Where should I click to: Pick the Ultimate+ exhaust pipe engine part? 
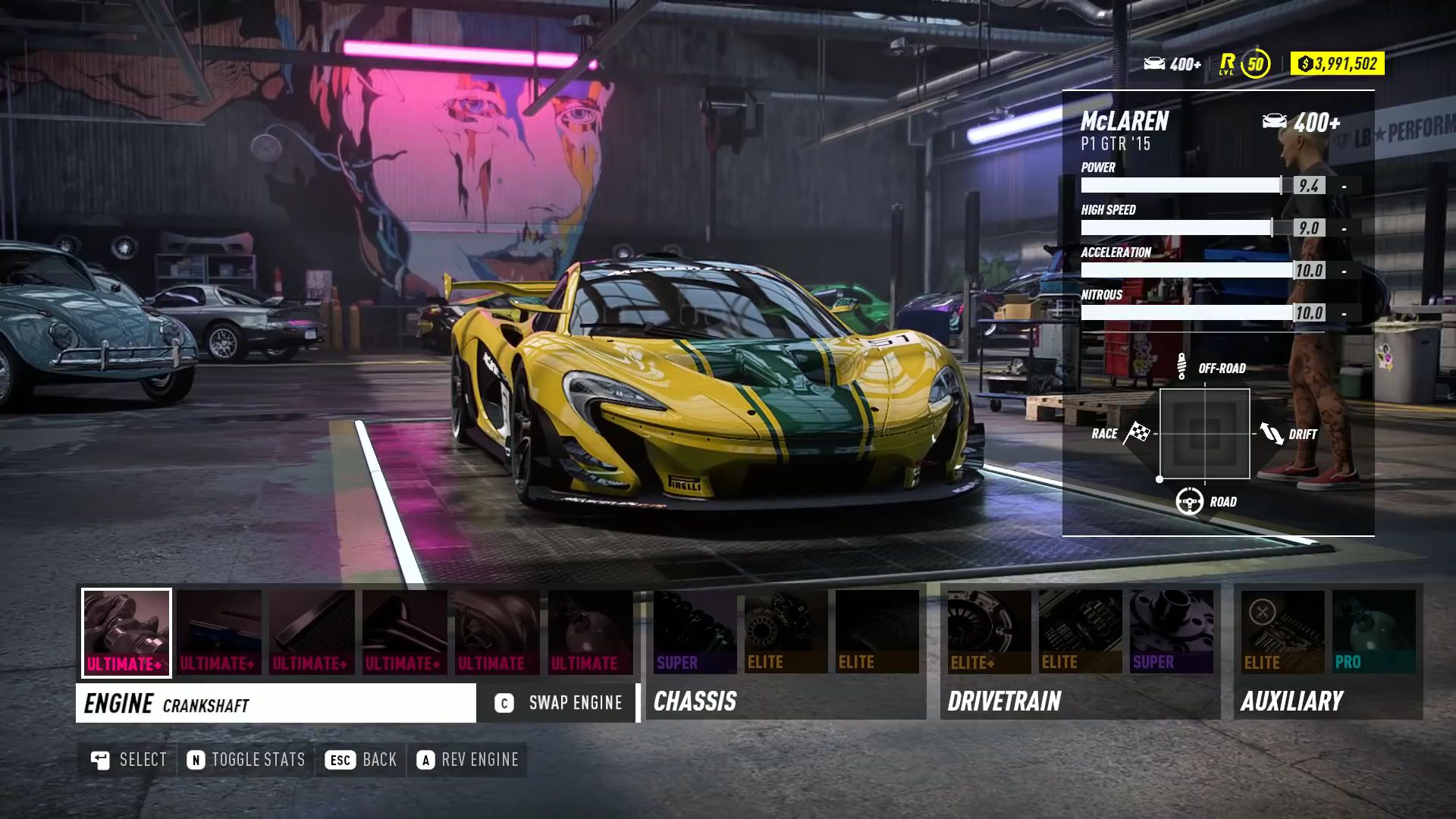[x=404, y=632]
